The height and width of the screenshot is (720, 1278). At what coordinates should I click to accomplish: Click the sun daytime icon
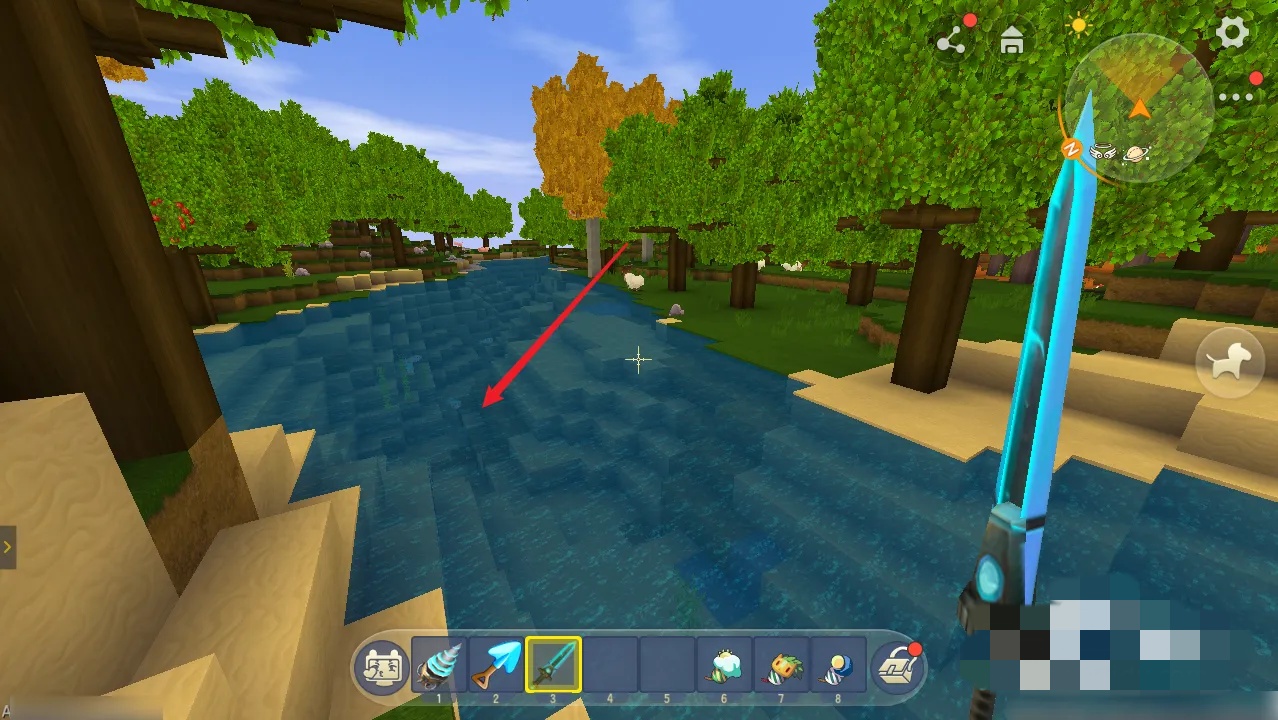coord(1078,26)
